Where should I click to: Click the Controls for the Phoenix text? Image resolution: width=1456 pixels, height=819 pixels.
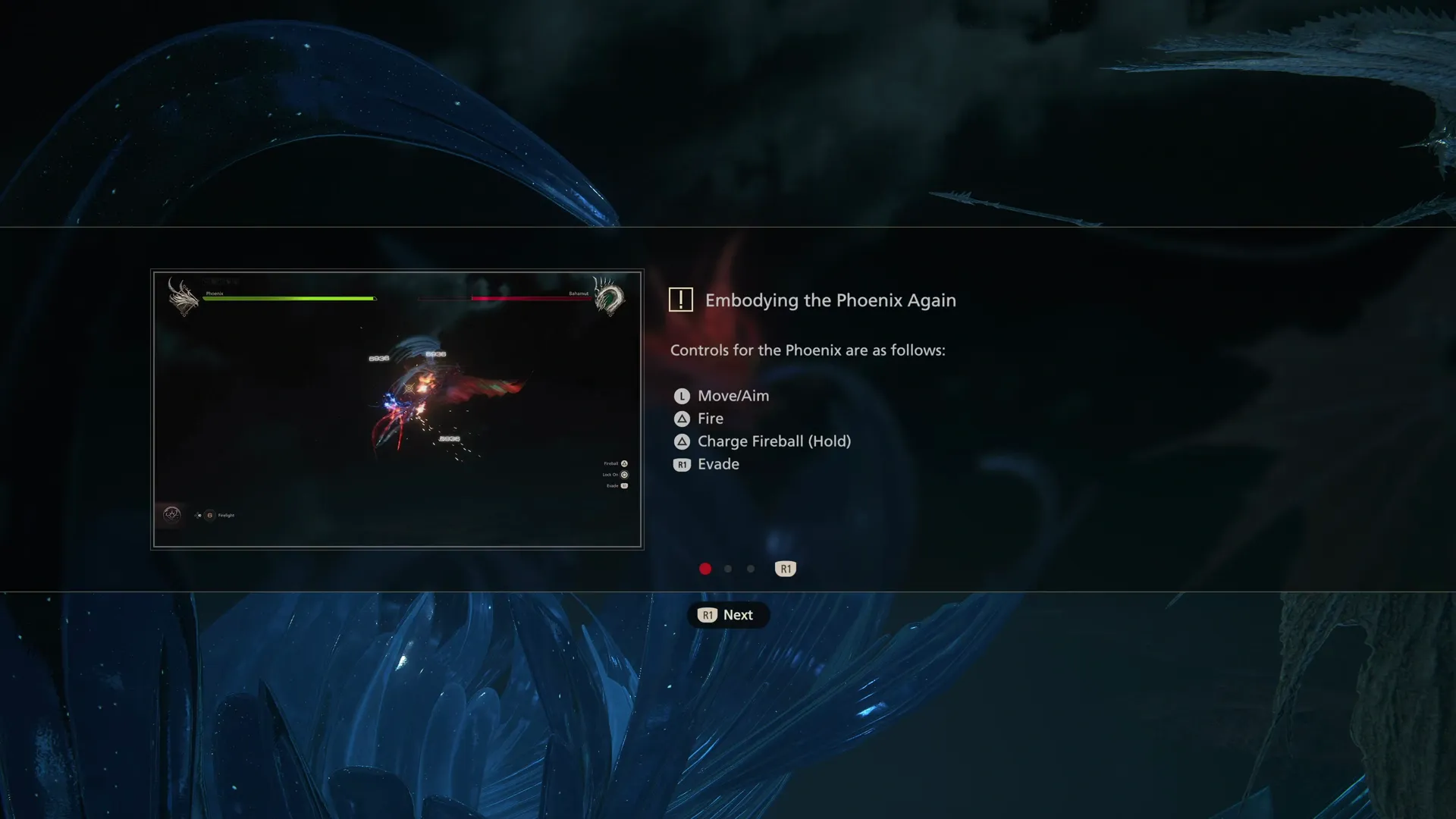coord(807,350)
